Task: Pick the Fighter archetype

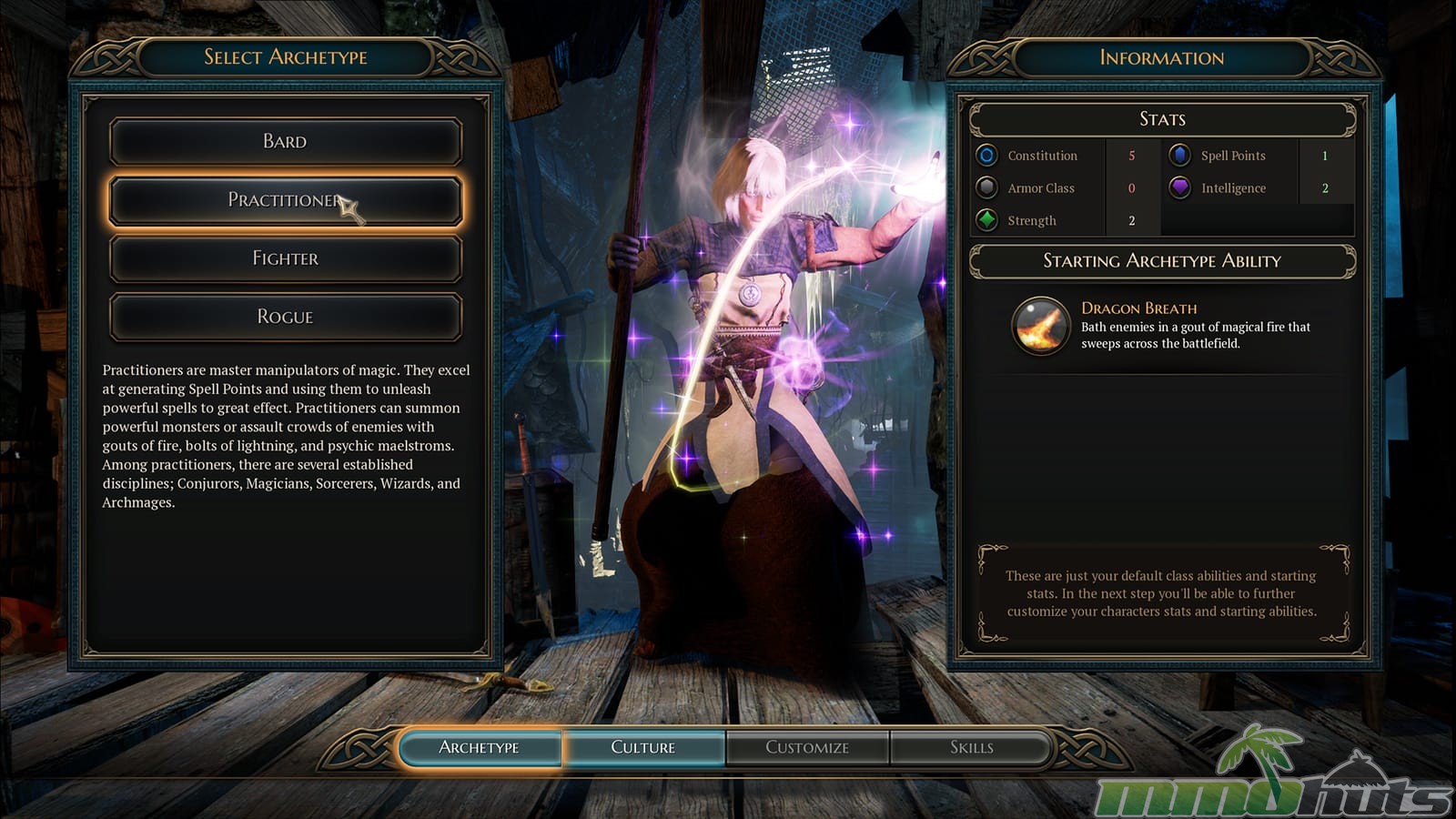Action: click(285, 258)
